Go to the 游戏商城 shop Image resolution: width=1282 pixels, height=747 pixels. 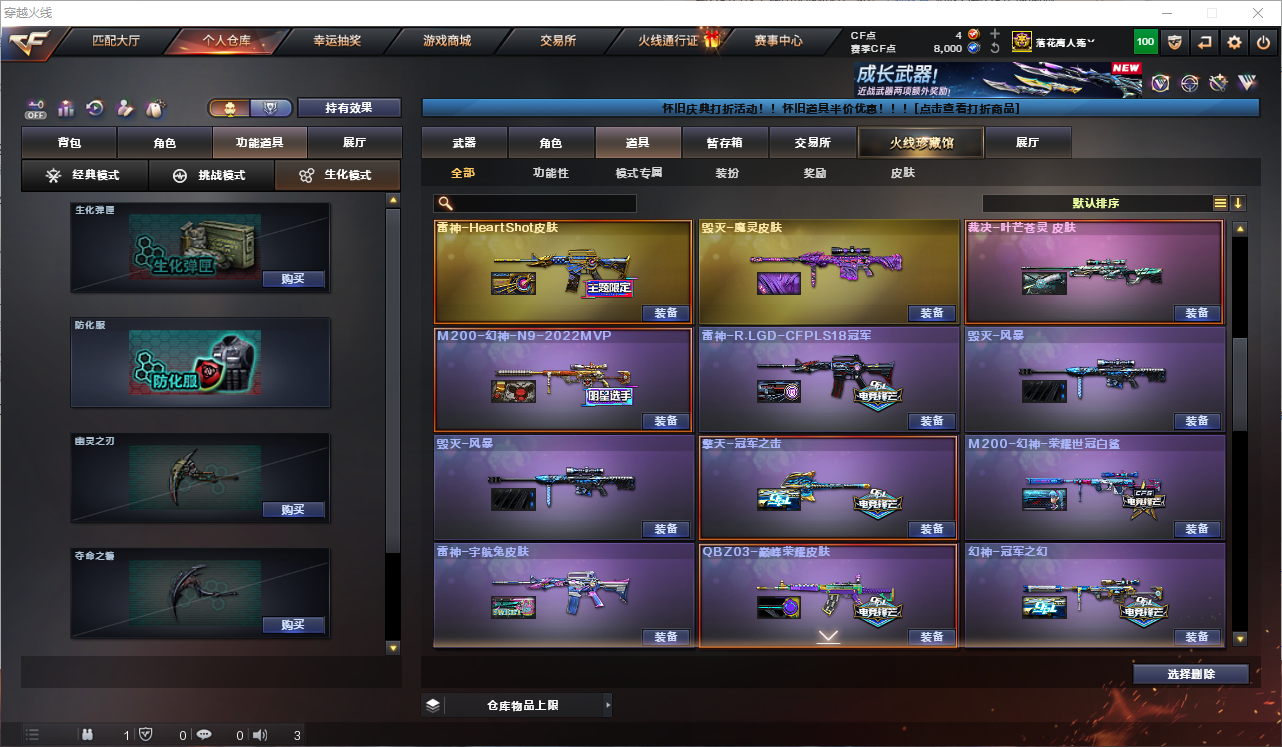click(446, 41)
